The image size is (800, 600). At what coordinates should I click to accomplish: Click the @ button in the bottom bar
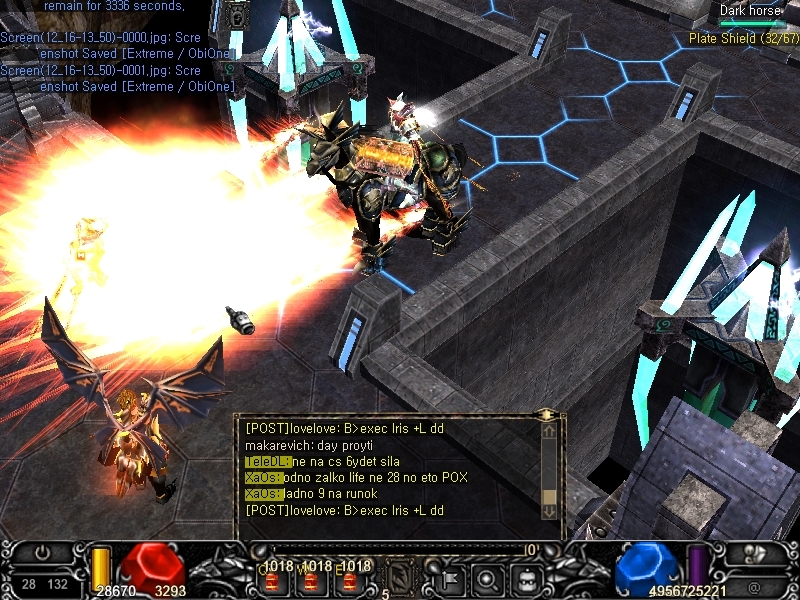pos(753,585)
